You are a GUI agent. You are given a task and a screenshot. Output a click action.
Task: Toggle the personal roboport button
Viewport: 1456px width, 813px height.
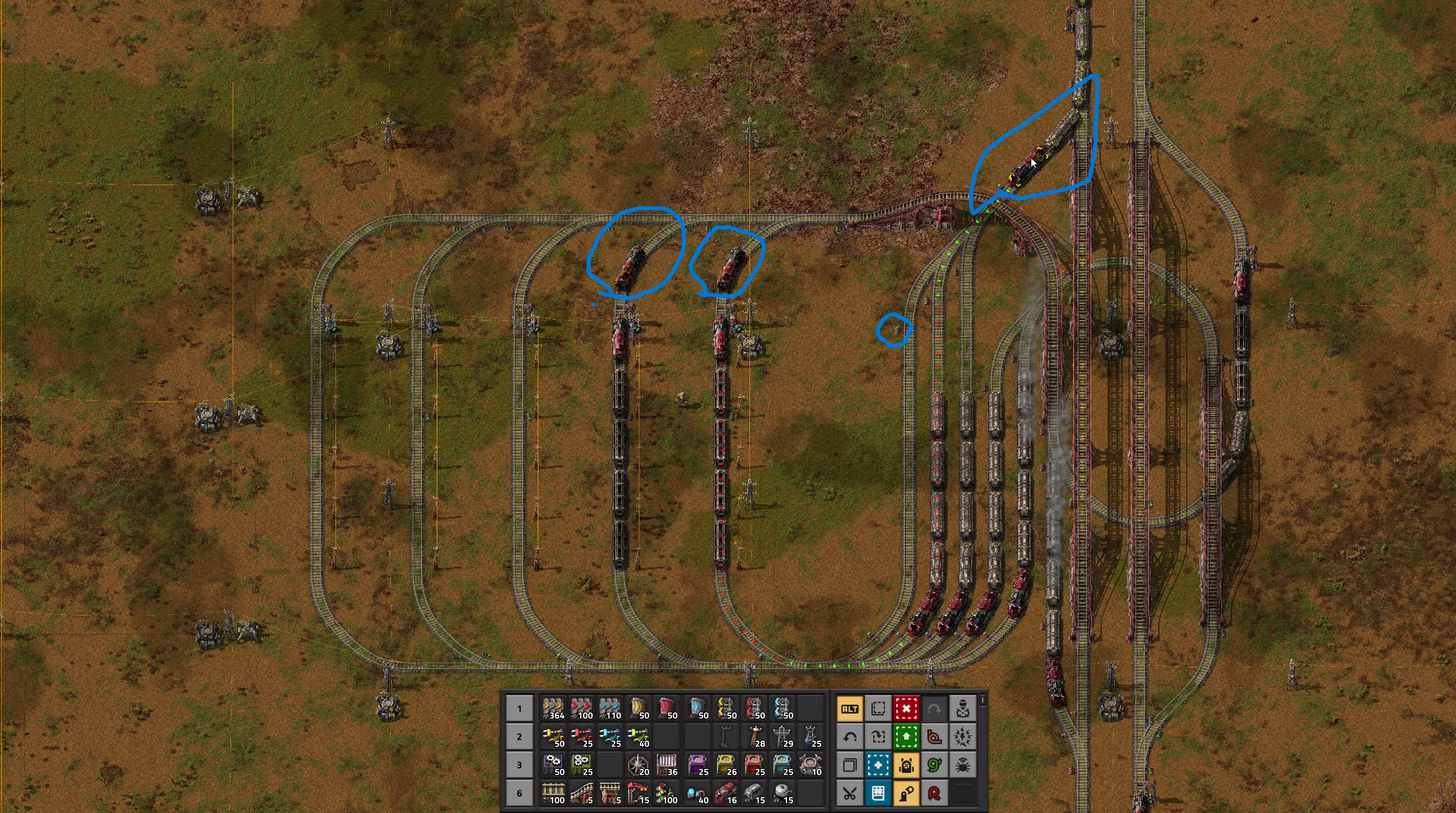coord(906,765)
